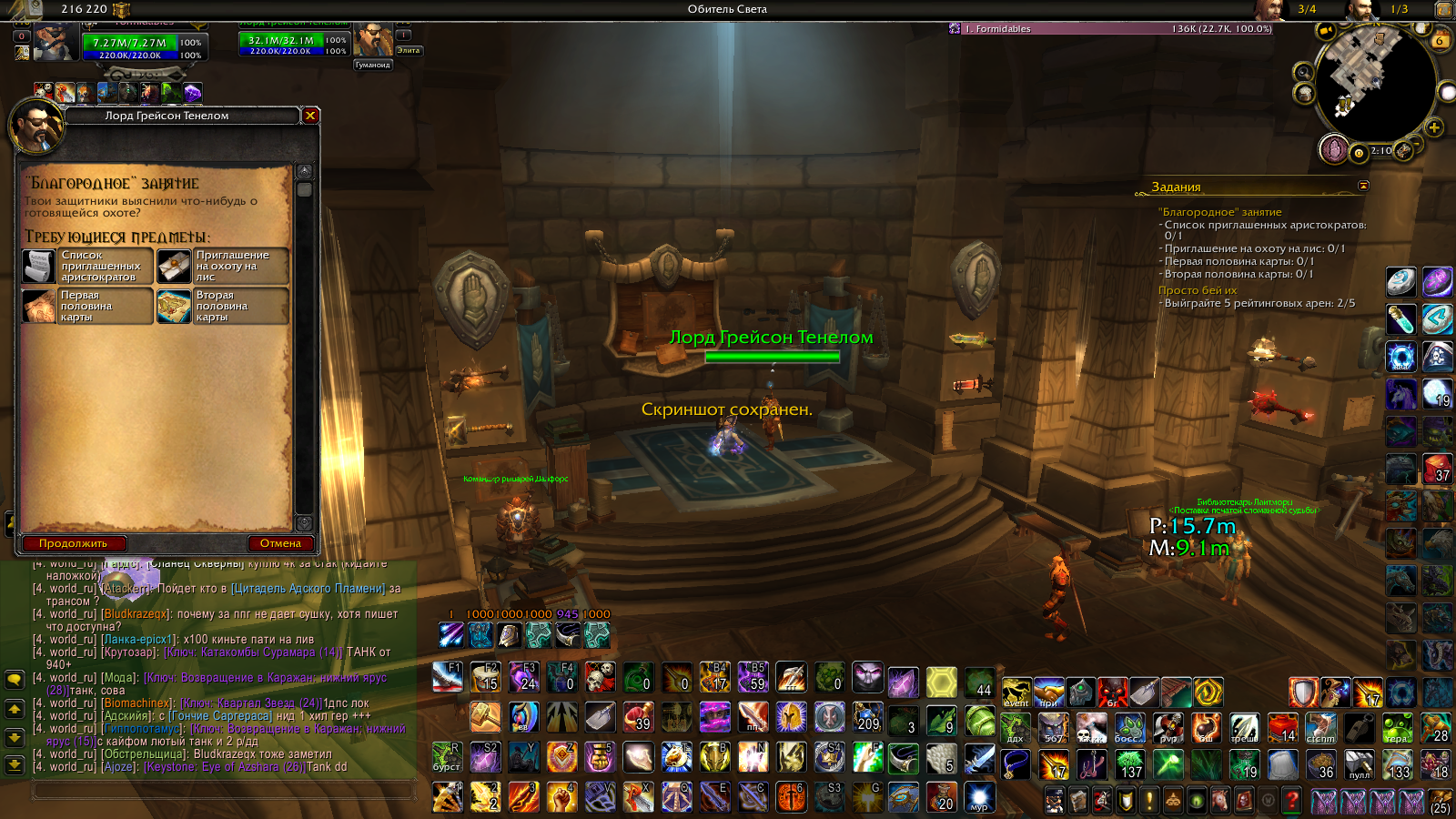Viewport: 1456px width, 819px height.
Task: Open the red question mark help button
Action: (x=1292, y=800)
